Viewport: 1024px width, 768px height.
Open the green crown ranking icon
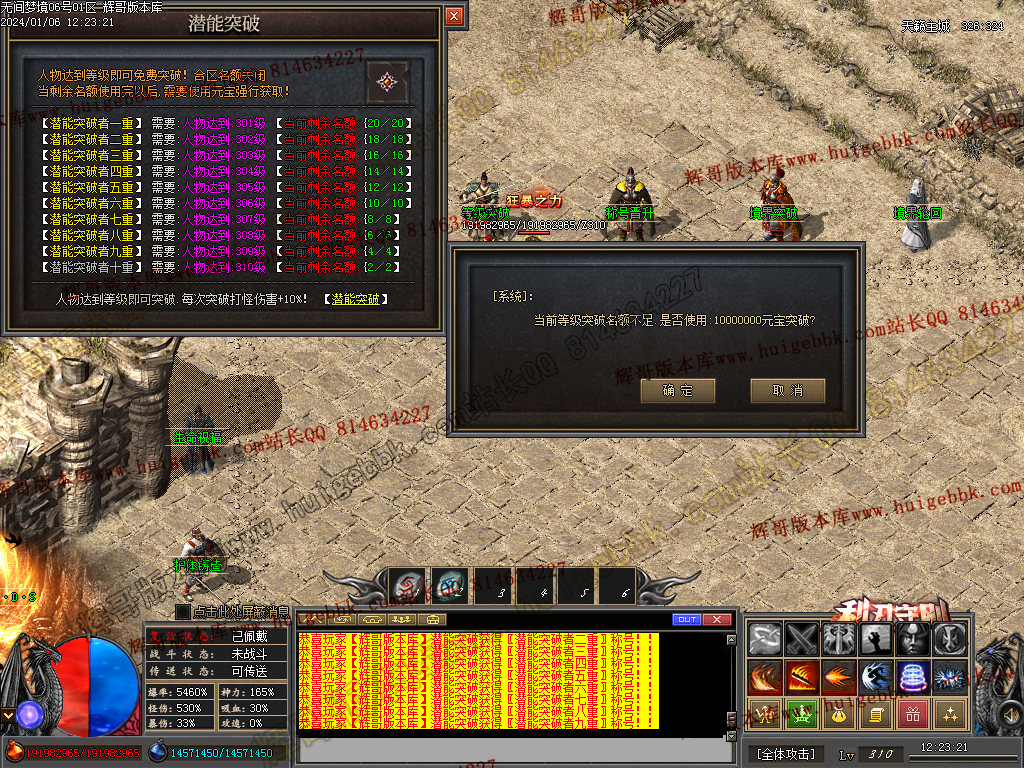coord(802,714)
